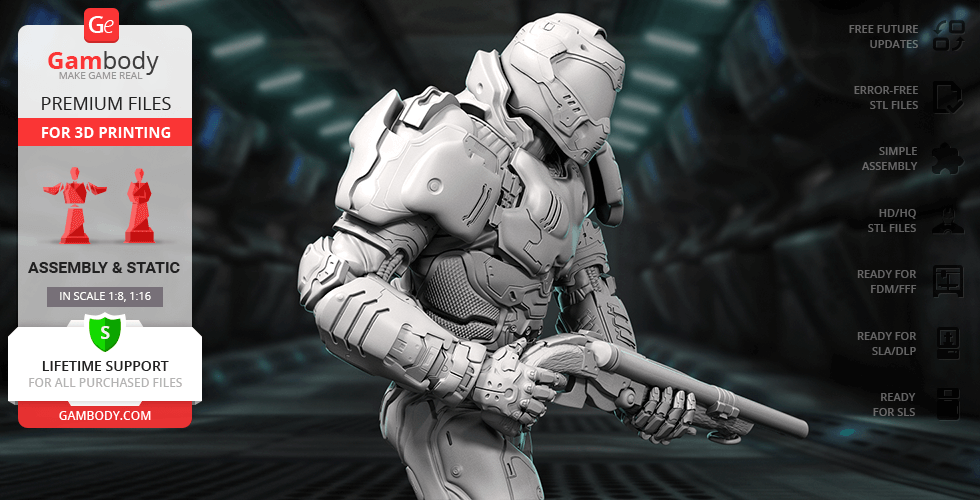Open the GAMBODY.COM red link banner
Viewport: 980px width, 500px height.
pyautogui.click(x=104, y=414)
